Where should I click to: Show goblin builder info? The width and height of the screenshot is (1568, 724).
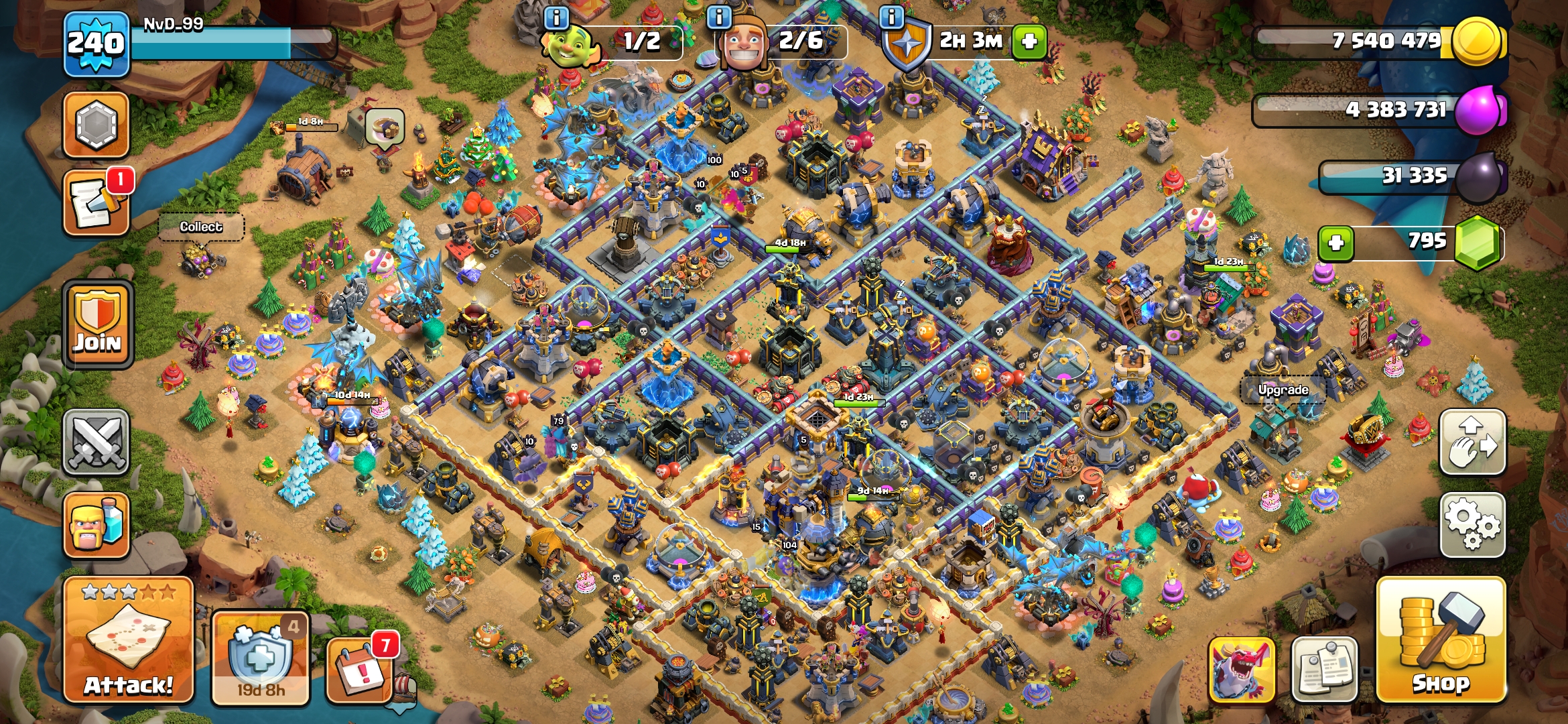(x=556, y=17)
